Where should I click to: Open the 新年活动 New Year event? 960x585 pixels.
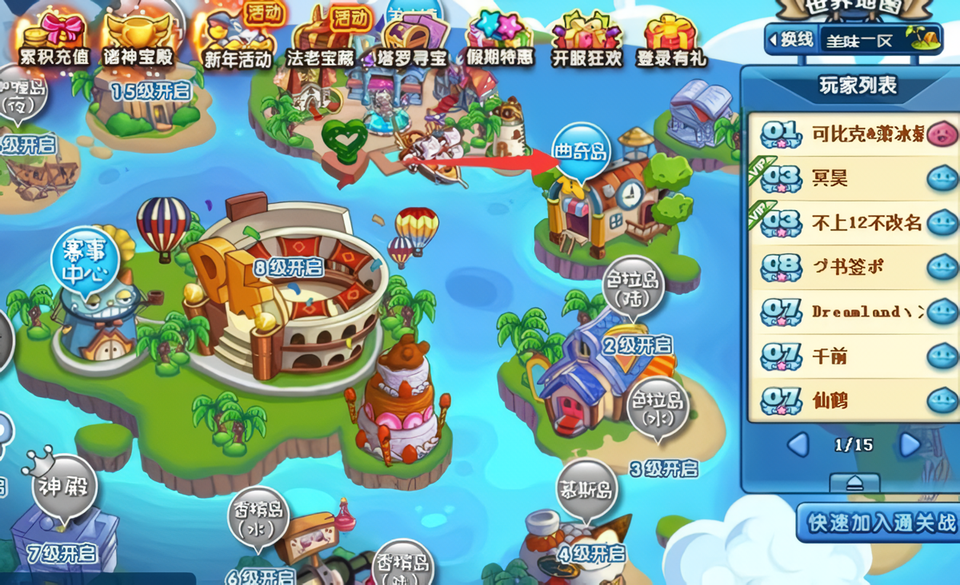237,37
